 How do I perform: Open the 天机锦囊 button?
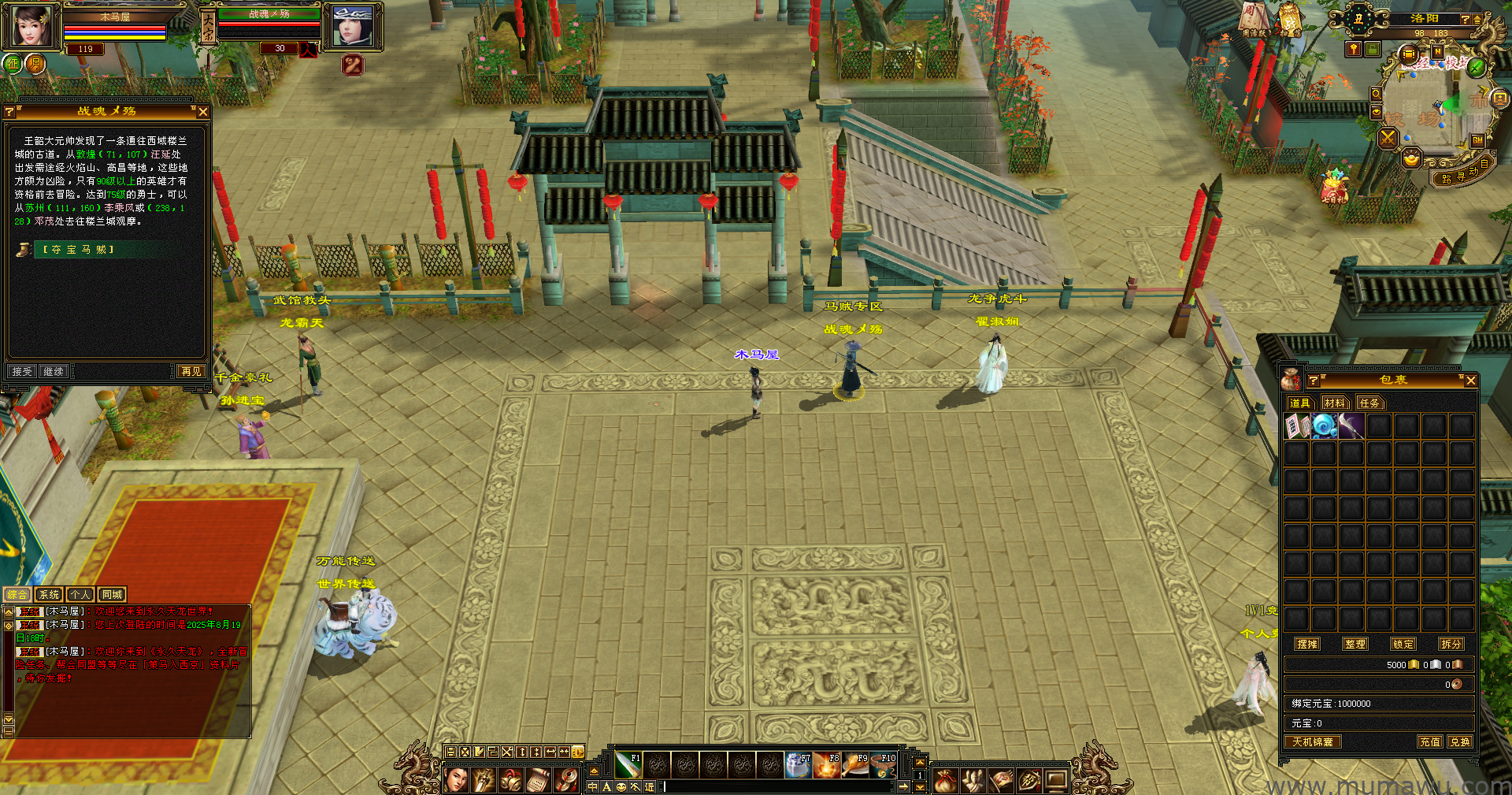[1313, 741]
